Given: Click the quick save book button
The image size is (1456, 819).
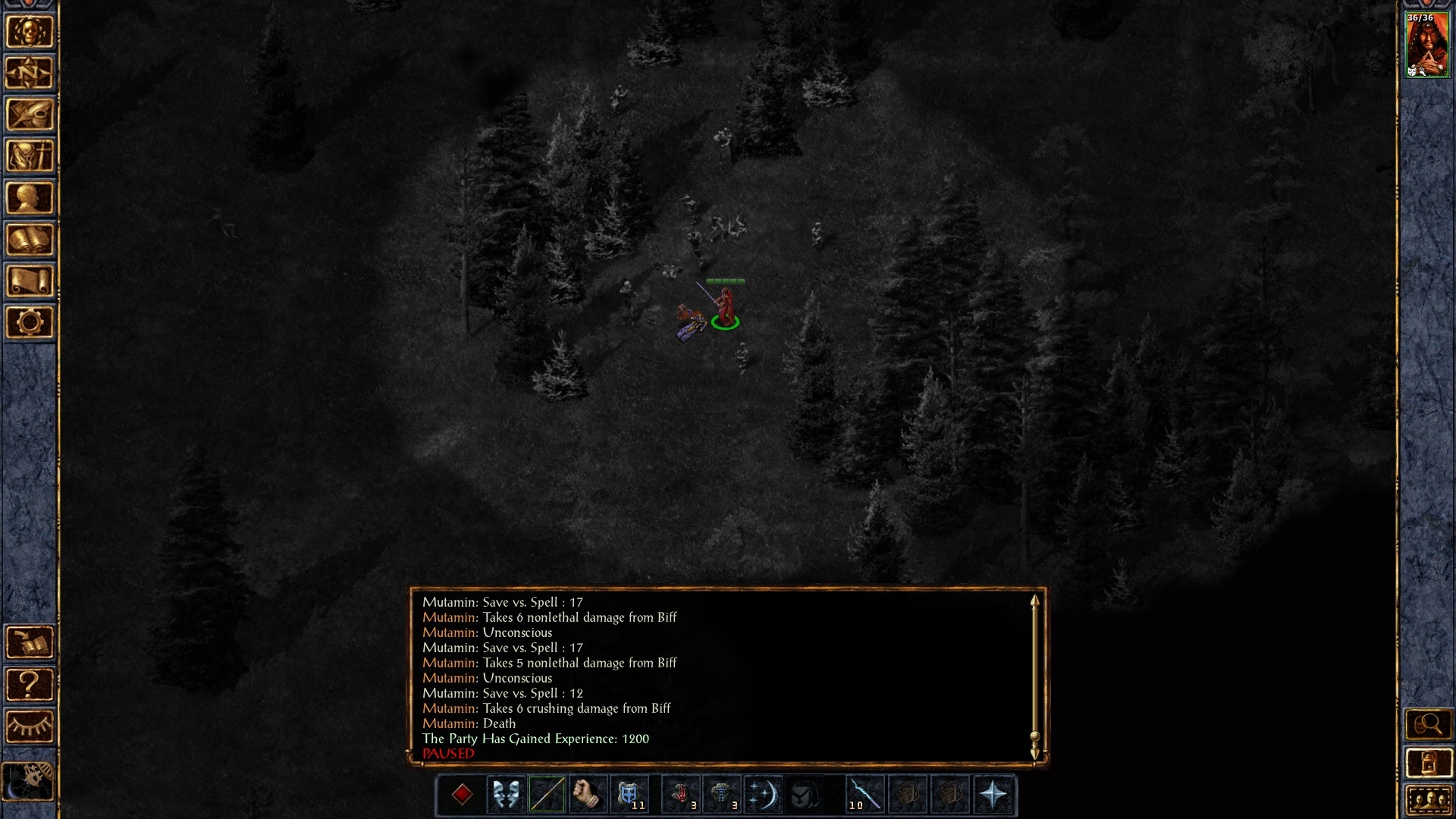Looking at the screenshot, I should [x=30, y=643].
